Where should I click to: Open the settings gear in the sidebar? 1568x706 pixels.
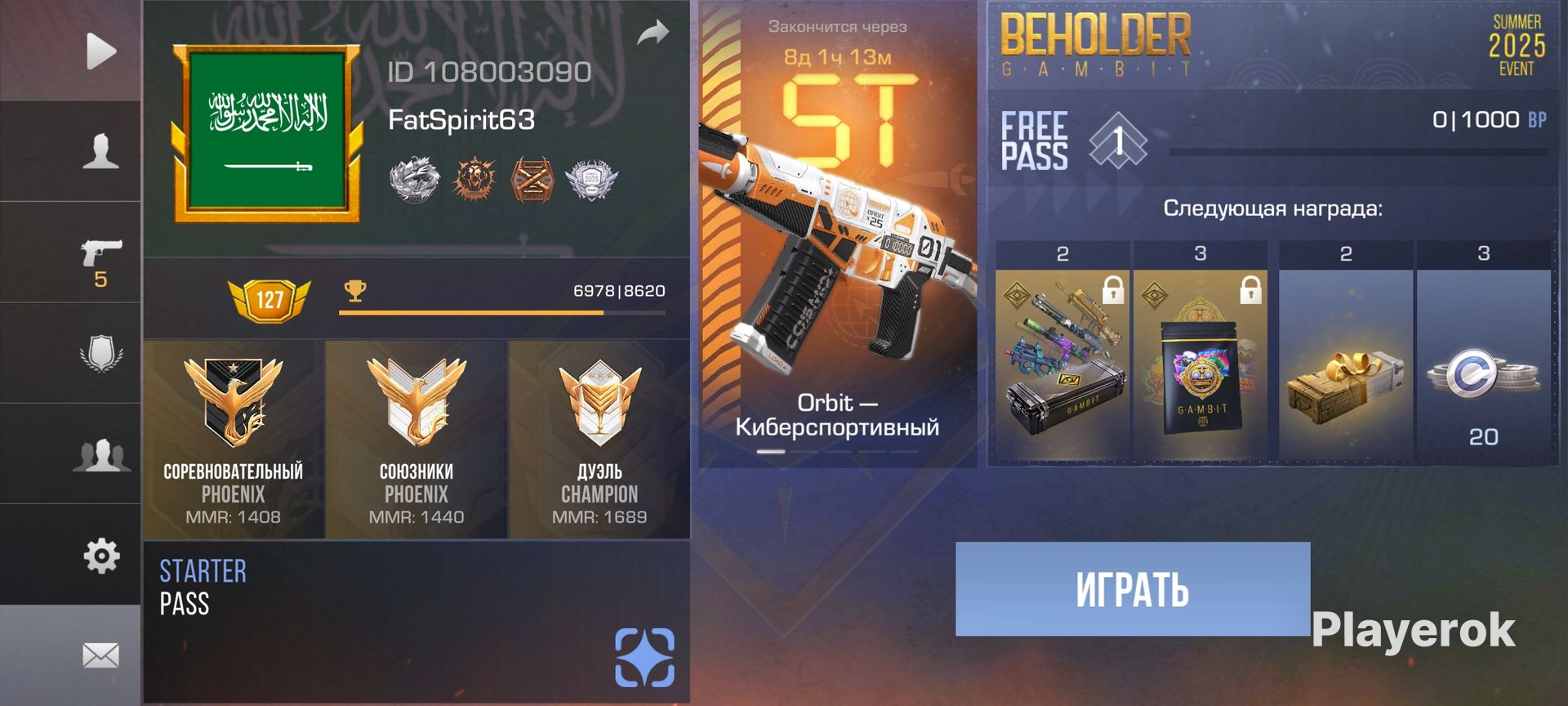(101, 556)
